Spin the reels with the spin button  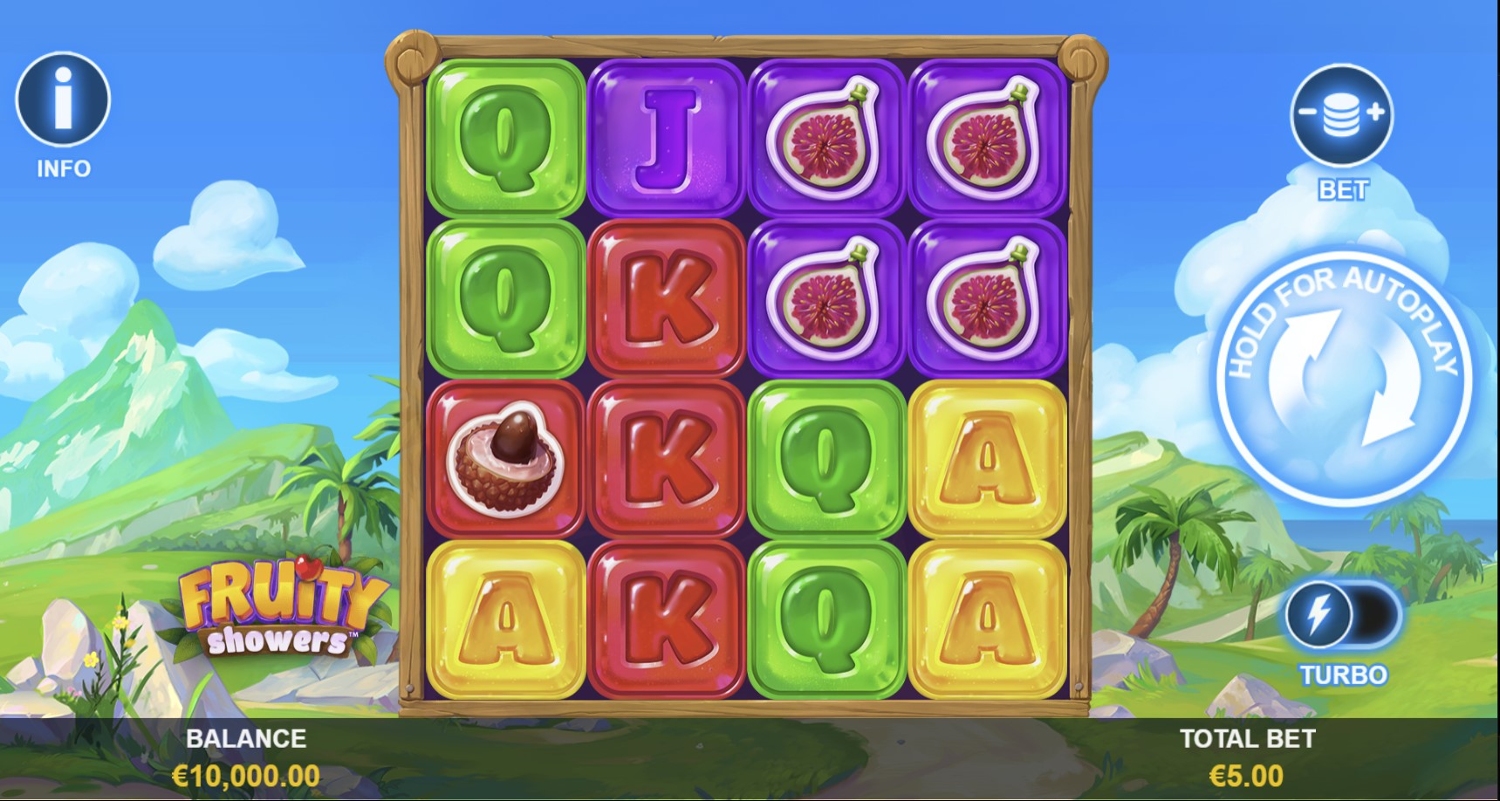[x=1343, y=377]
